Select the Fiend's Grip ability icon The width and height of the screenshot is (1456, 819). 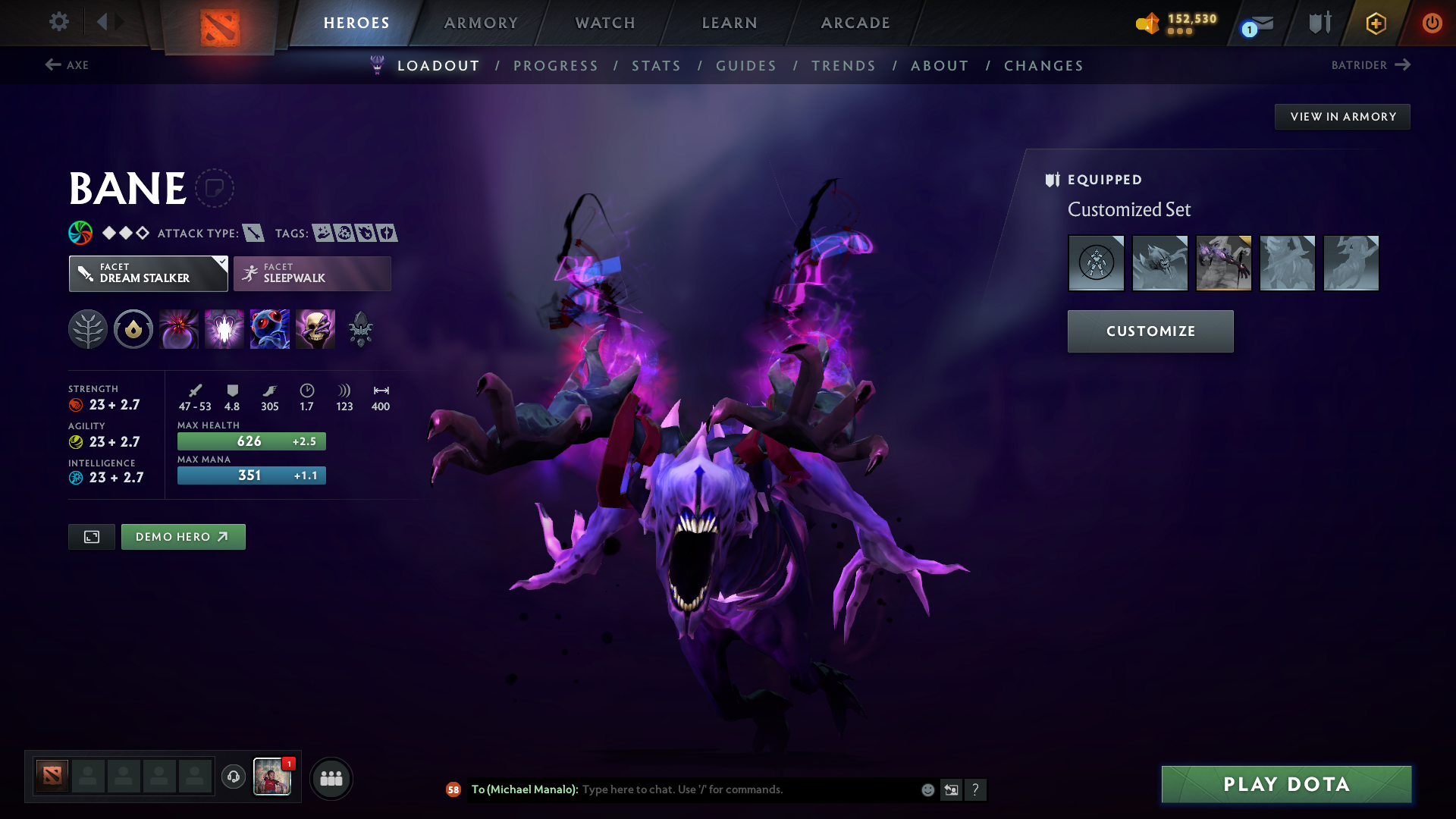tap(315, 329)
